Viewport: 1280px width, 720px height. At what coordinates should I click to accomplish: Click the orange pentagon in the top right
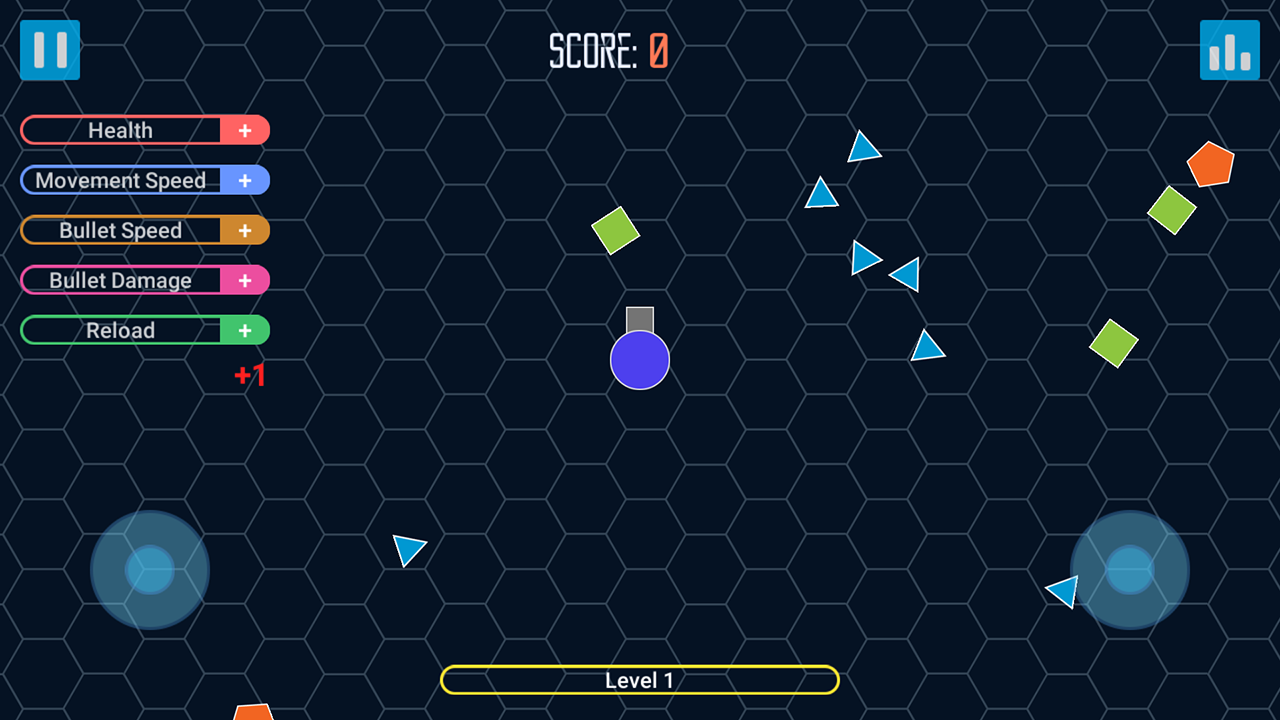[1211, 165]
